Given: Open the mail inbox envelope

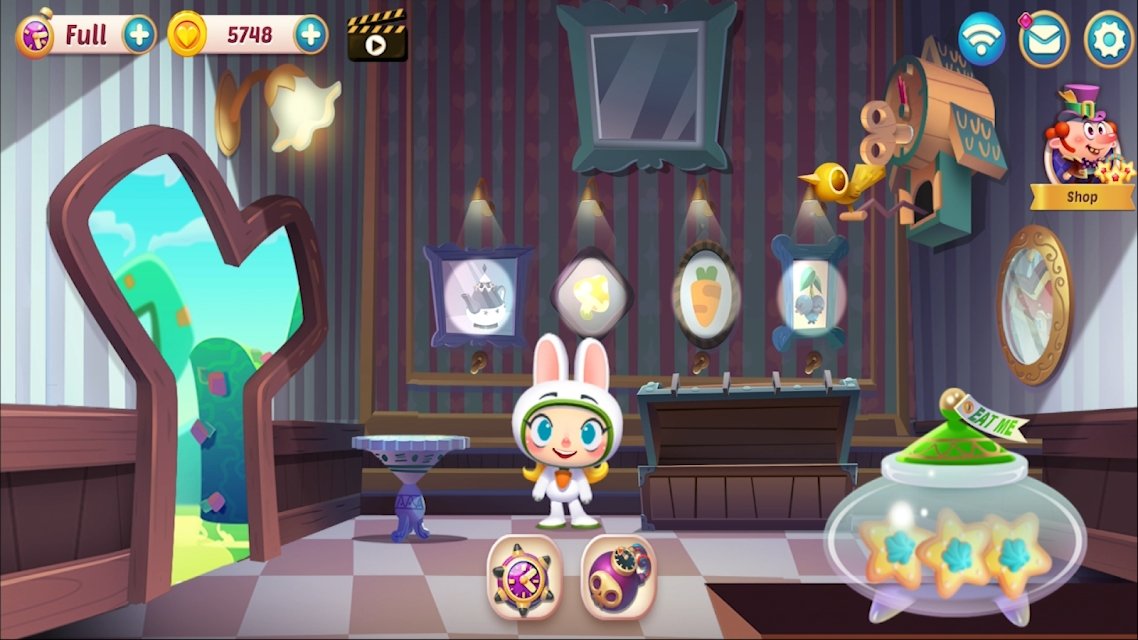Looking at the screenshot, I should (1044, 38).
